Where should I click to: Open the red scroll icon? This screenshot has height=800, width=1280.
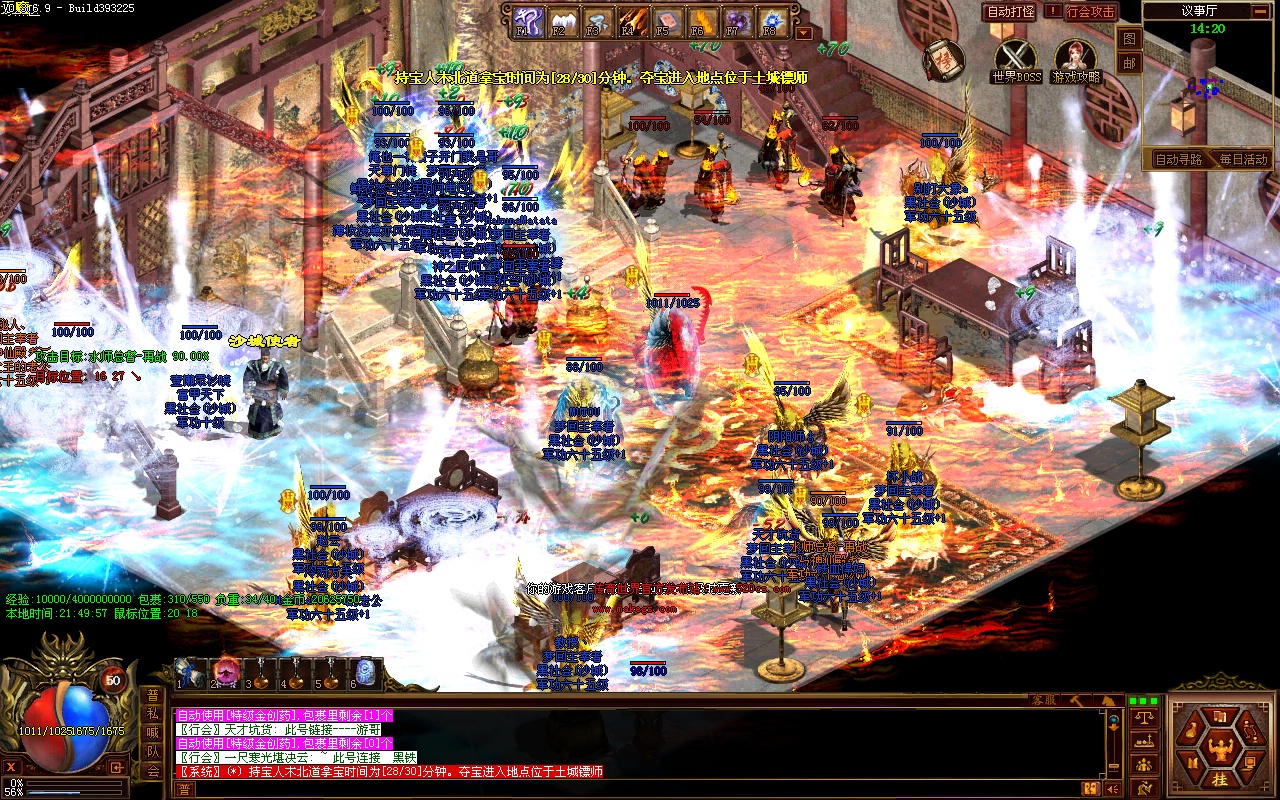coord(942,60)
